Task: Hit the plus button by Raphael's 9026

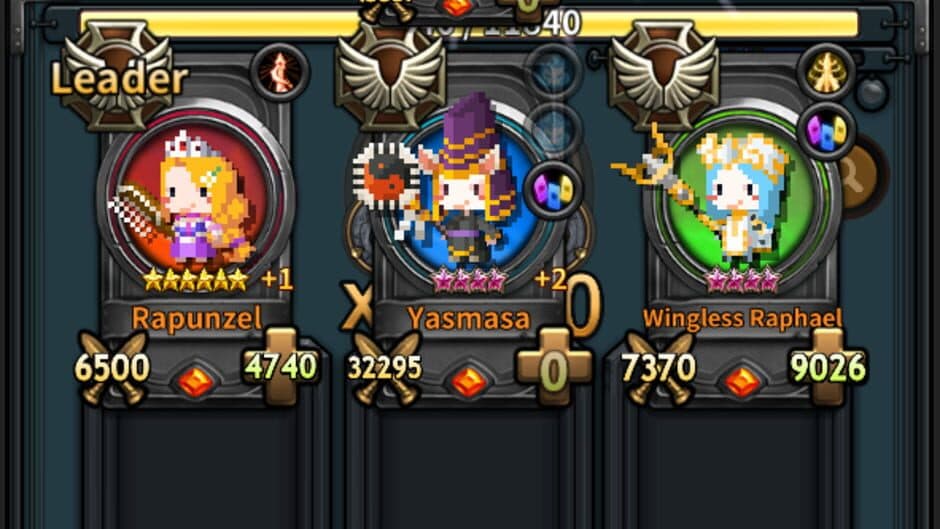Action: [x=827, y=366]
